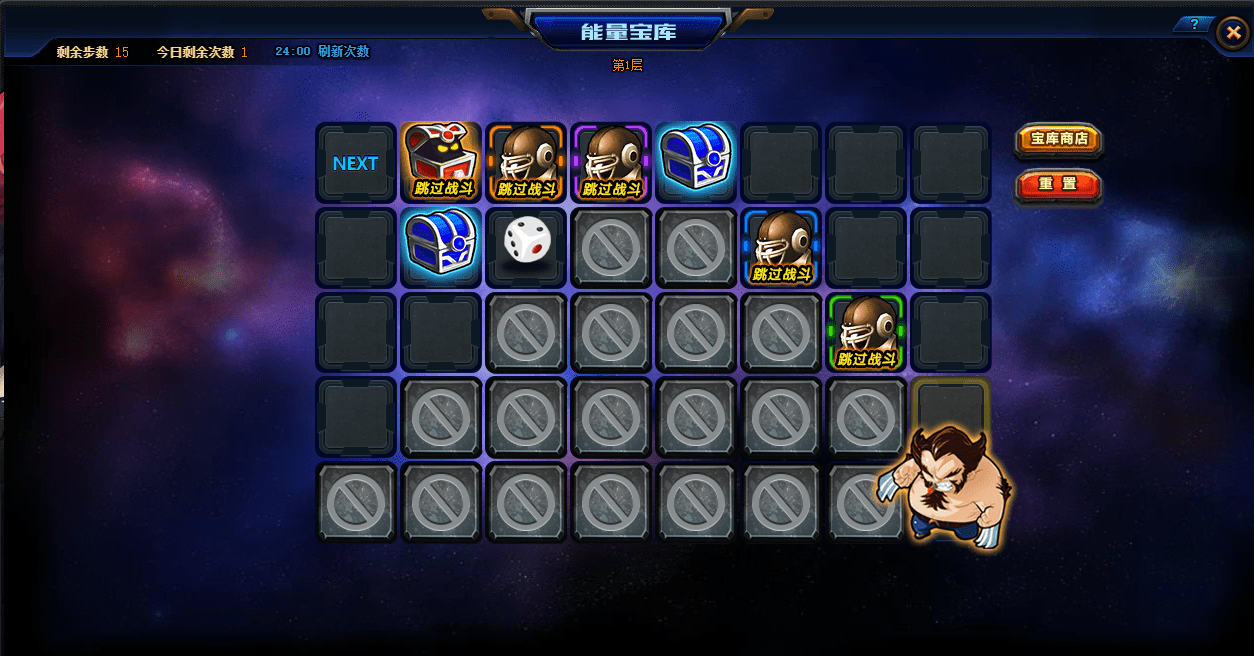Choose the orange-framed helmet enemy tile
Viewport: 1254px width, 656px height.
(526, 161)
